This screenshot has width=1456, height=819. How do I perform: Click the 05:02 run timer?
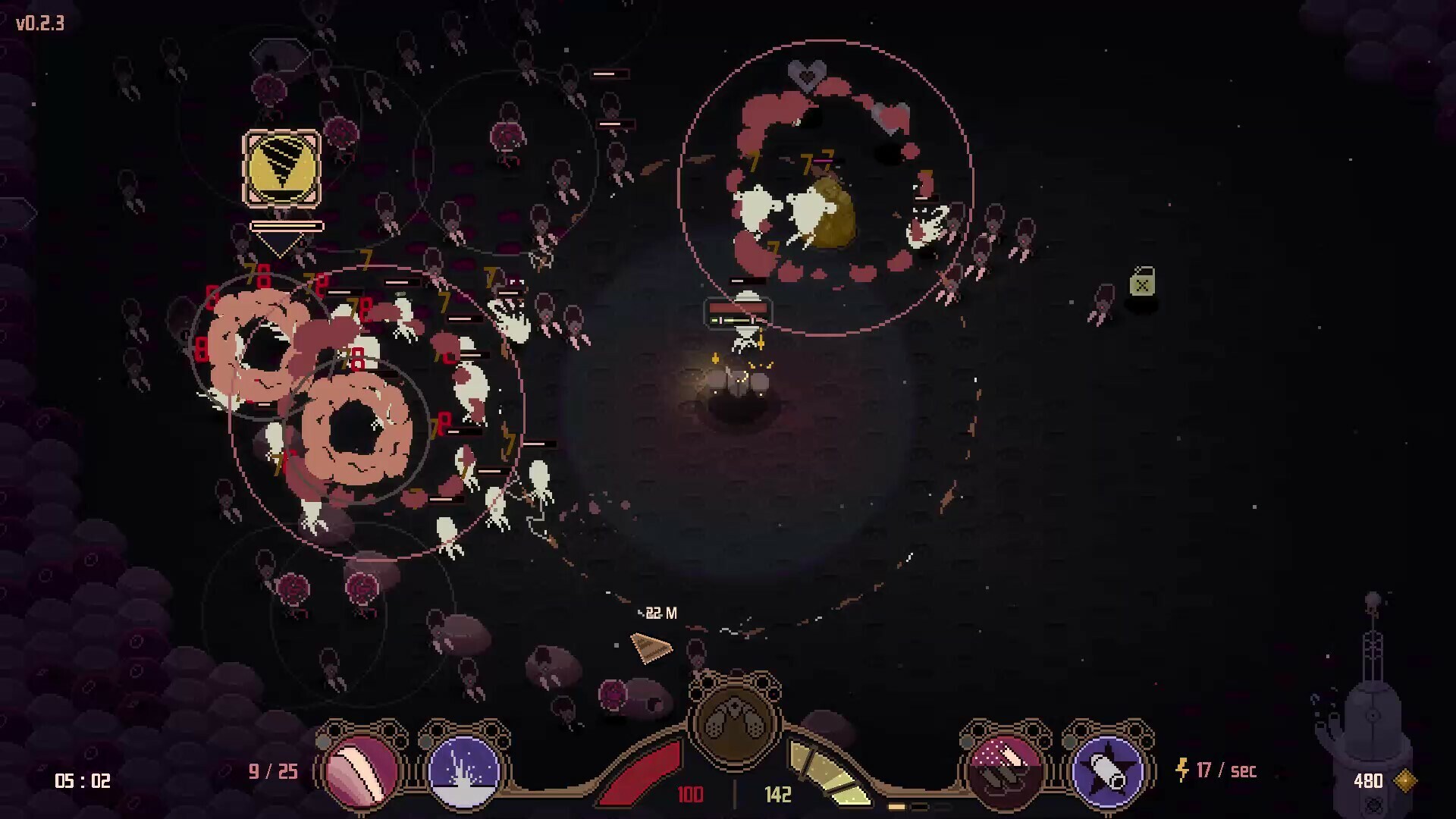(82, 780)
